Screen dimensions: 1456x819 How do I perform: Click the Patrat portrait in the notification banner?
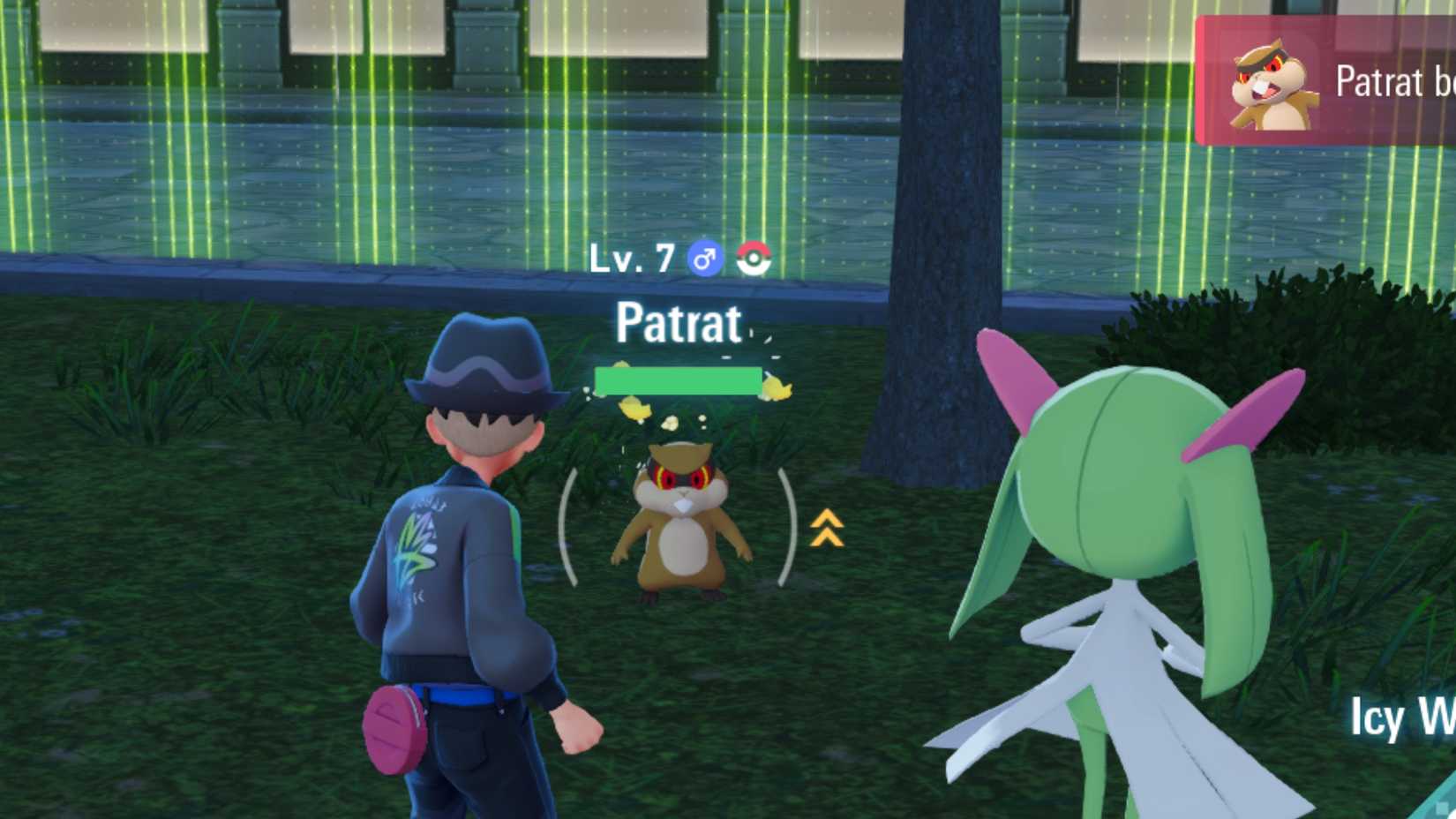[x=1272, y=85]
